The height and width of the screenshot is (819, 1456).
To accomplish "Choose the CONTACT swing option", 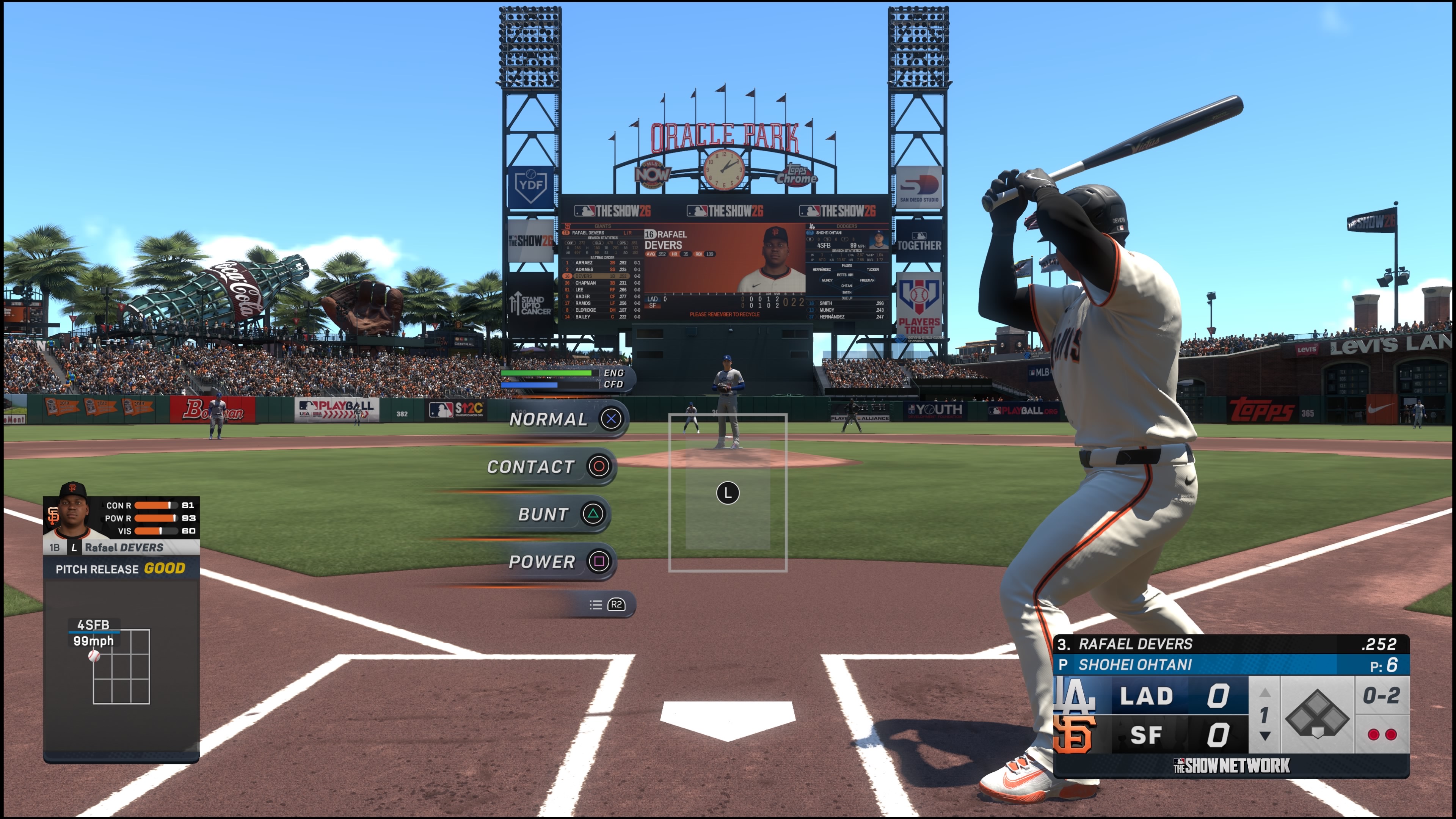I will pos(548,467).
